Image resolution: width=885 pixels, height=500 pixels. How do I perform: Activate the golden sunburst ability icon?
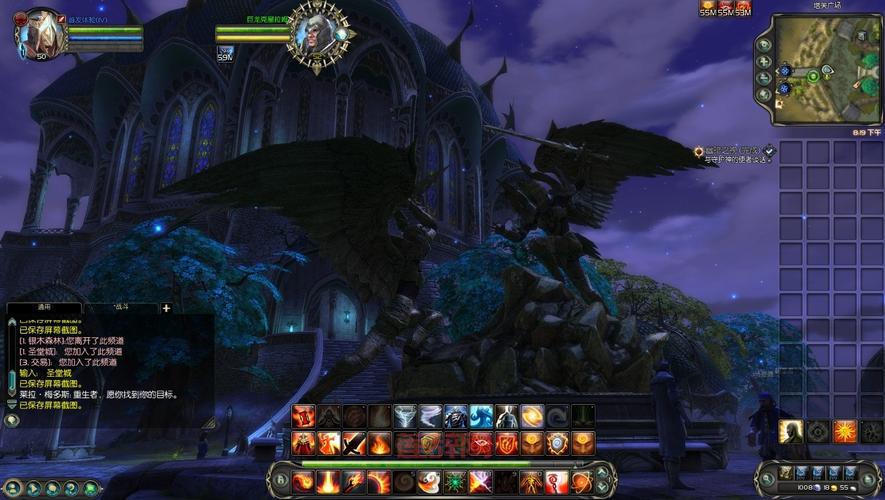pos(845,431)
